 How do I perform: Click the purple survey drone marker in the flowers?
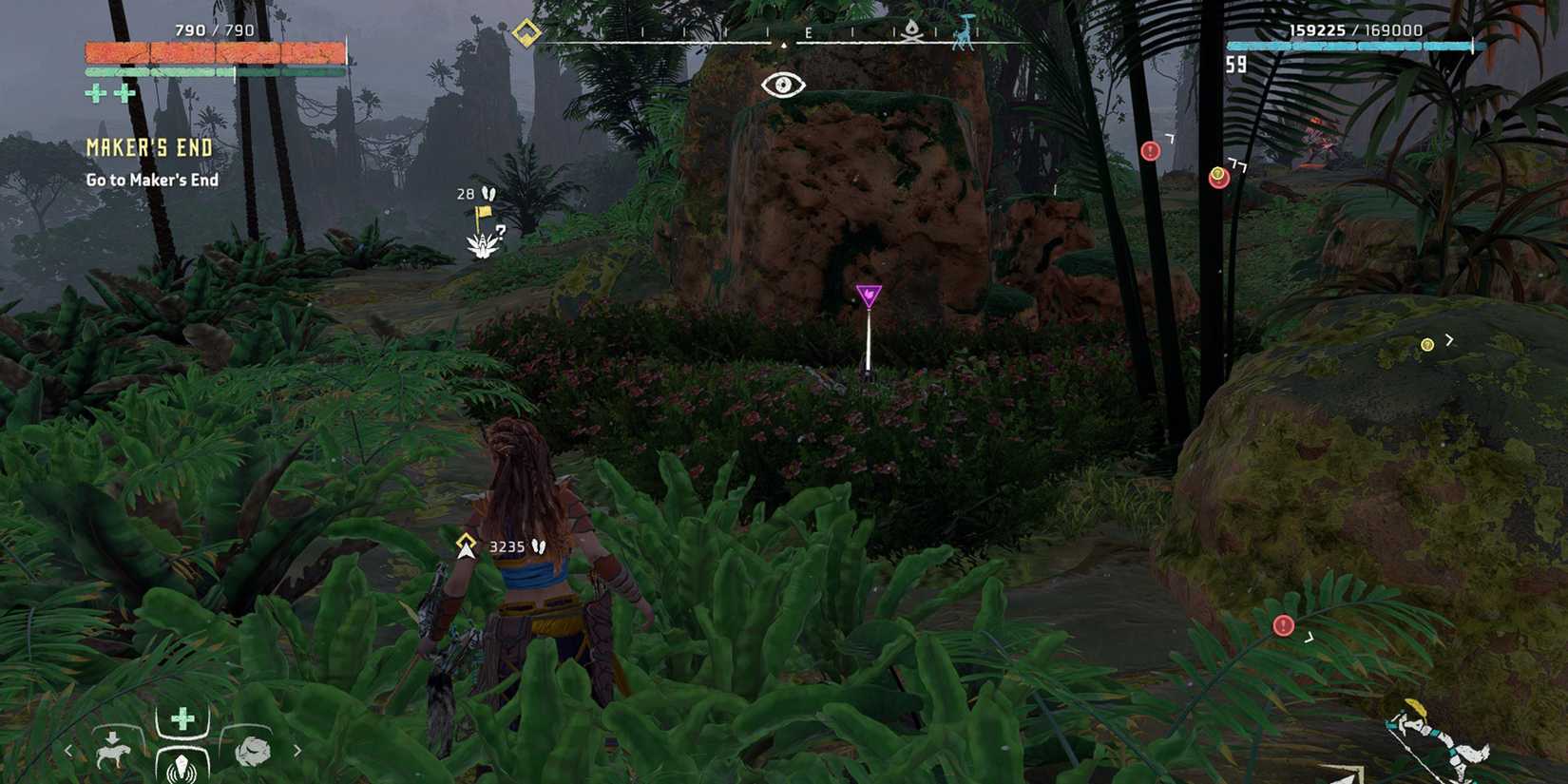(x=870, y=293)
